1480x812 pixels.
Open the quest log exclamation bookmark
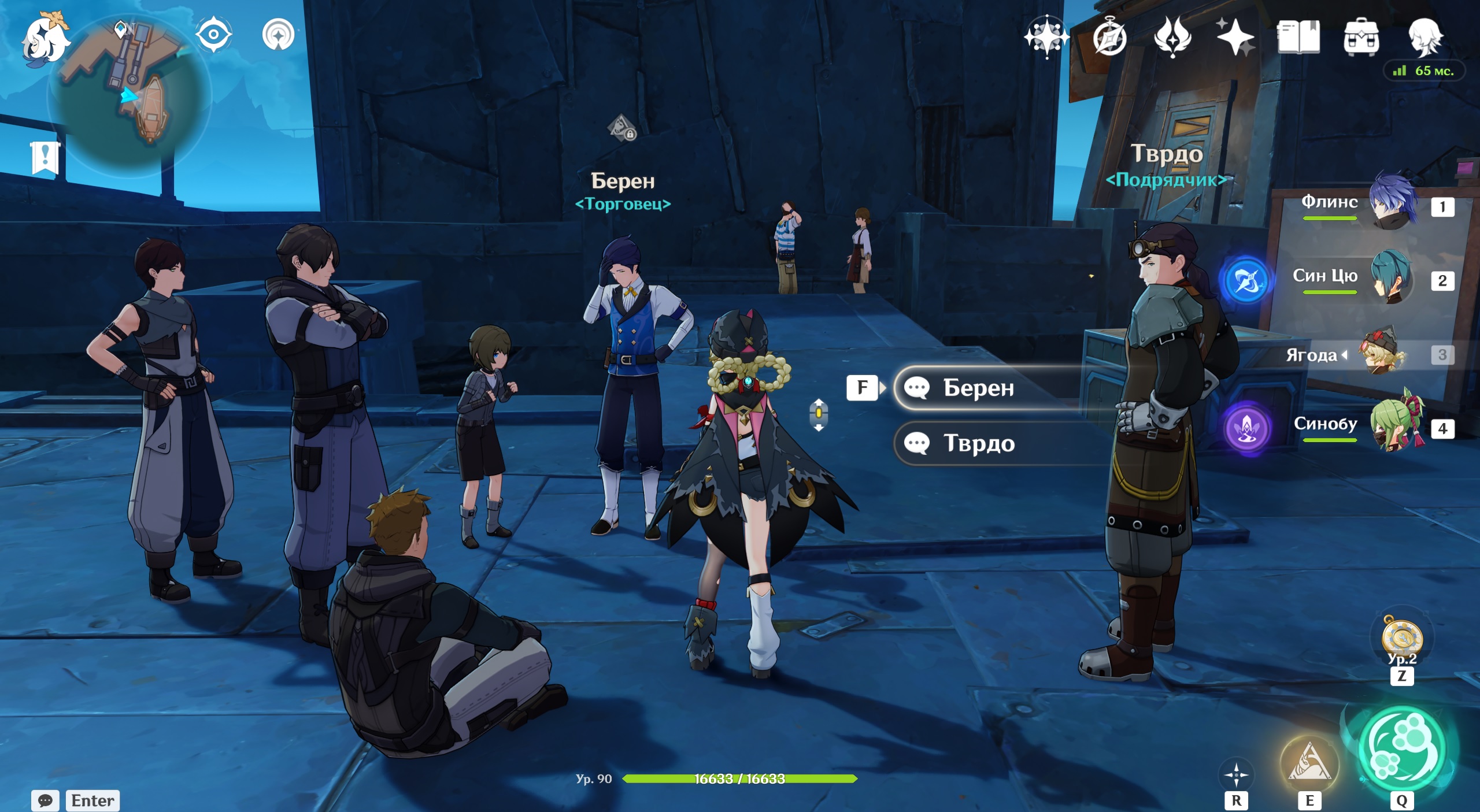point(45,157)
